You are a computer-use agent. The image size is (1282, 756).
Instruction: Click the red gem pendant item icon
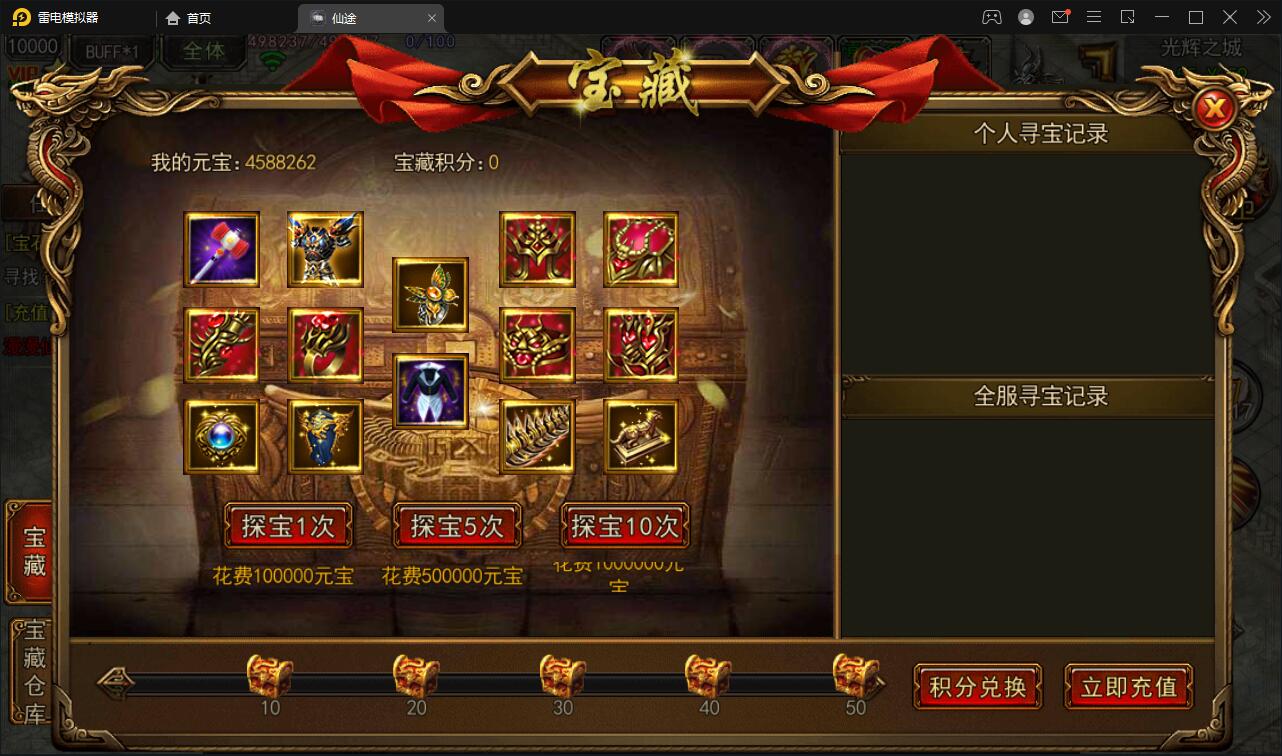[x=641, y=249]
